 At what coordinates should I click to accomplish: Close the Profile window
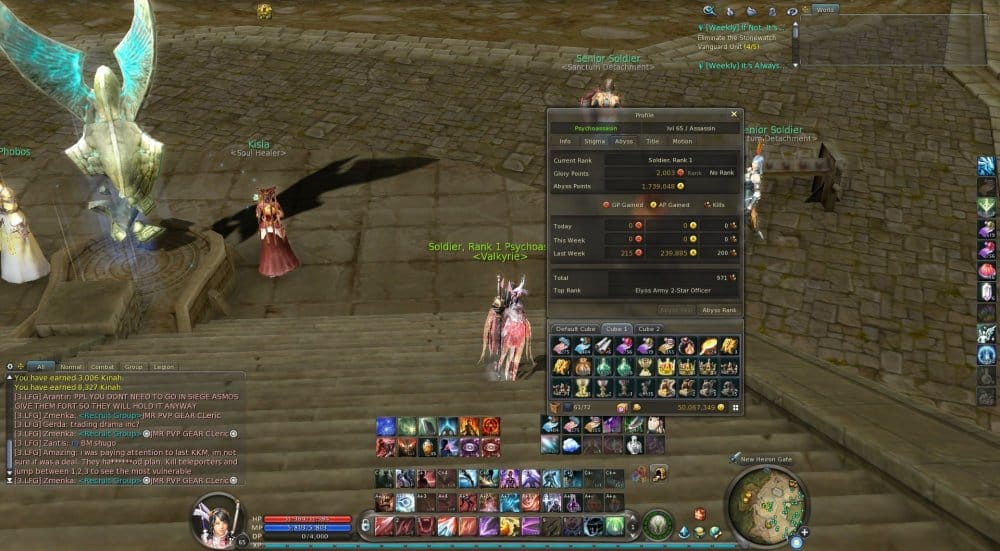click(734, 115)
